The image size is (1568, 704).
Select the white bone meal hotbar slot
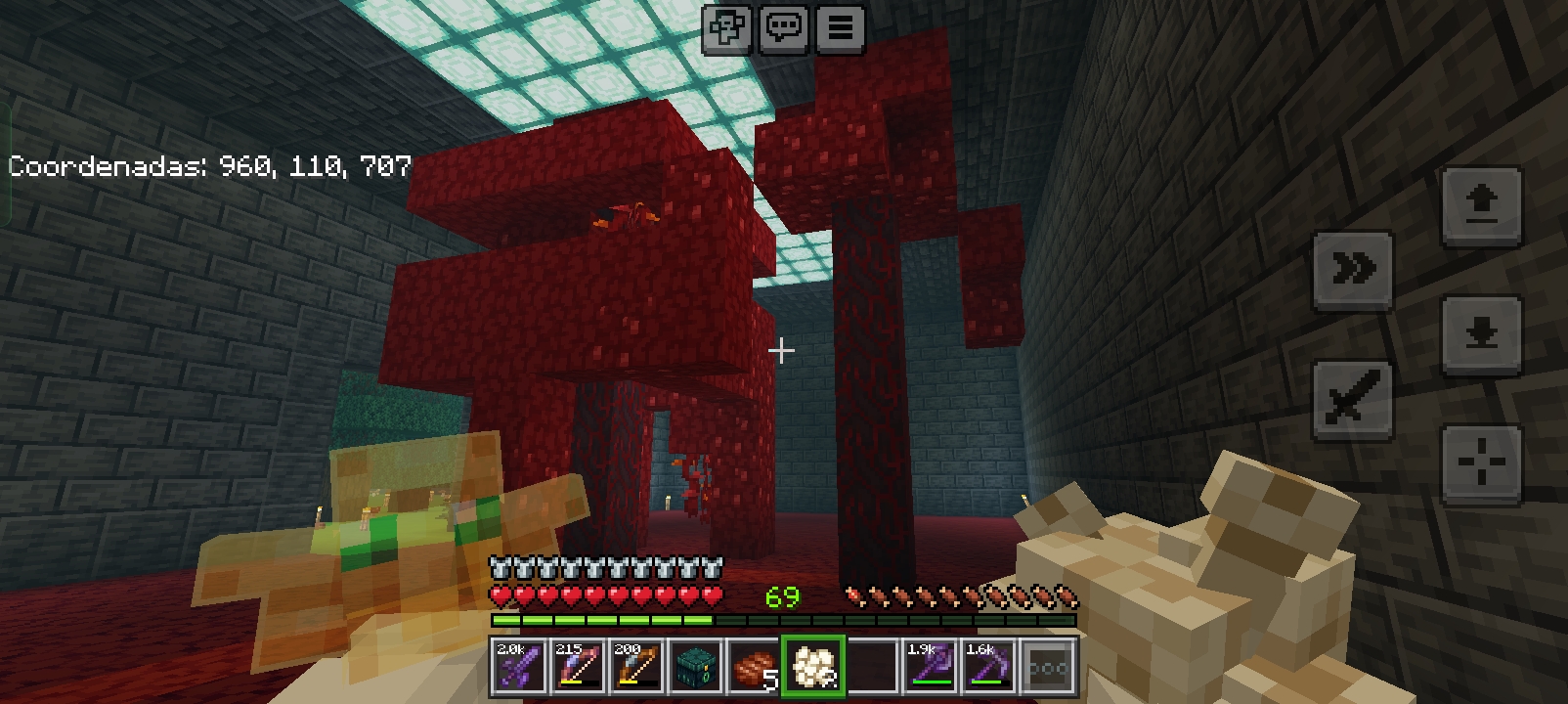812,667
